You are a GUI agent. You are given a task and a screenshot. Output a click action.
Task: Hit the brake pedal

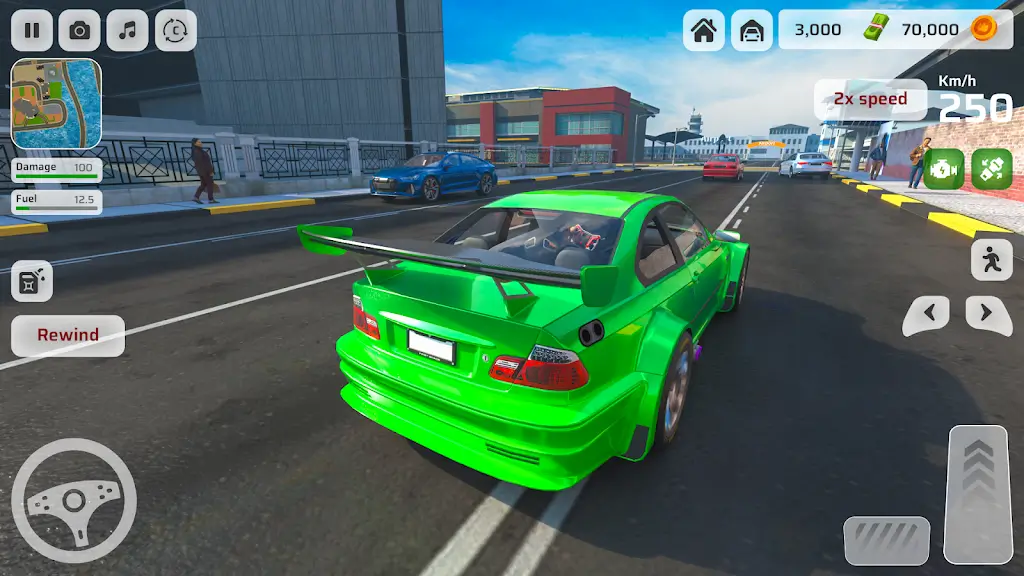click(886, 540)
